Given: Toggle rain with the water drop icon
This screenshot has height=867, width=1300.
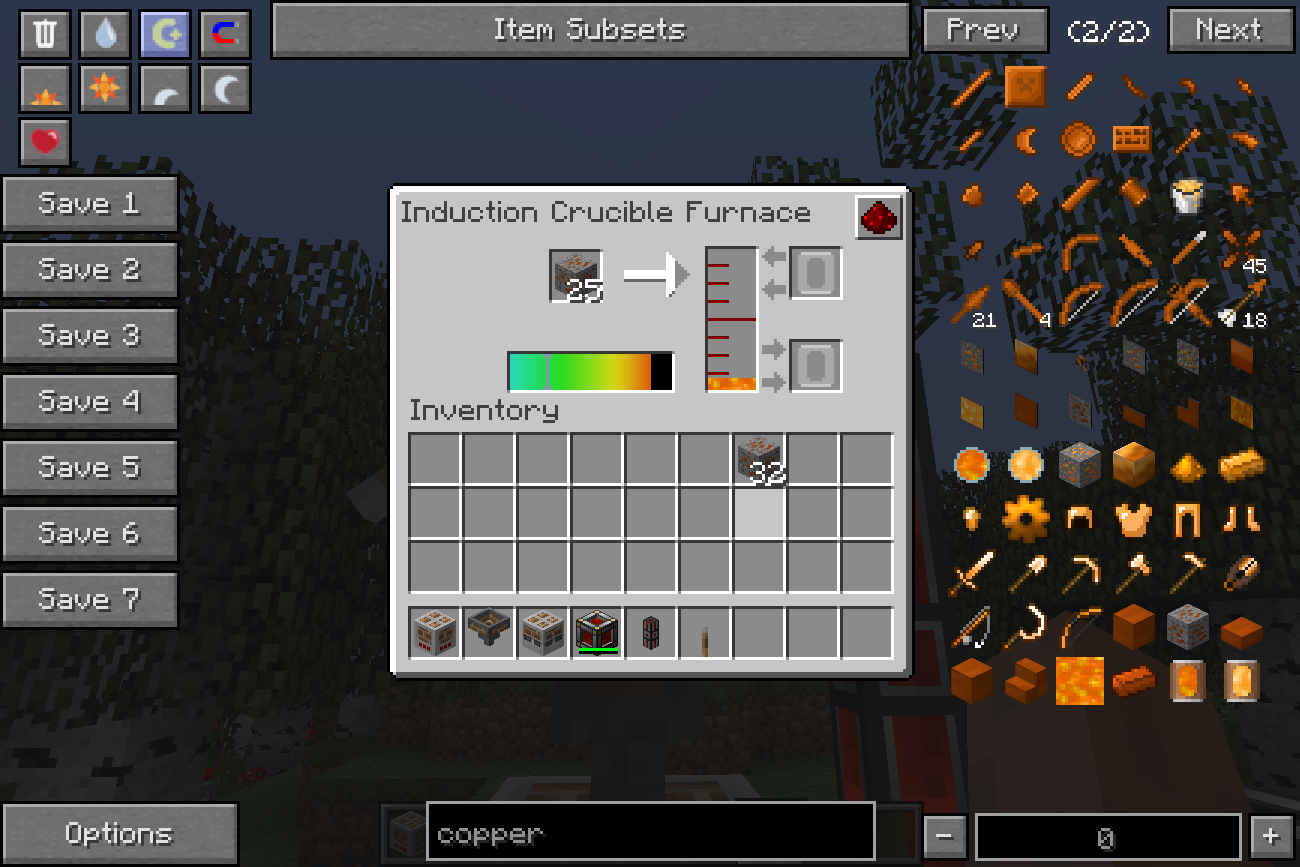Looking at the screenshot, I should pos(105,34).
